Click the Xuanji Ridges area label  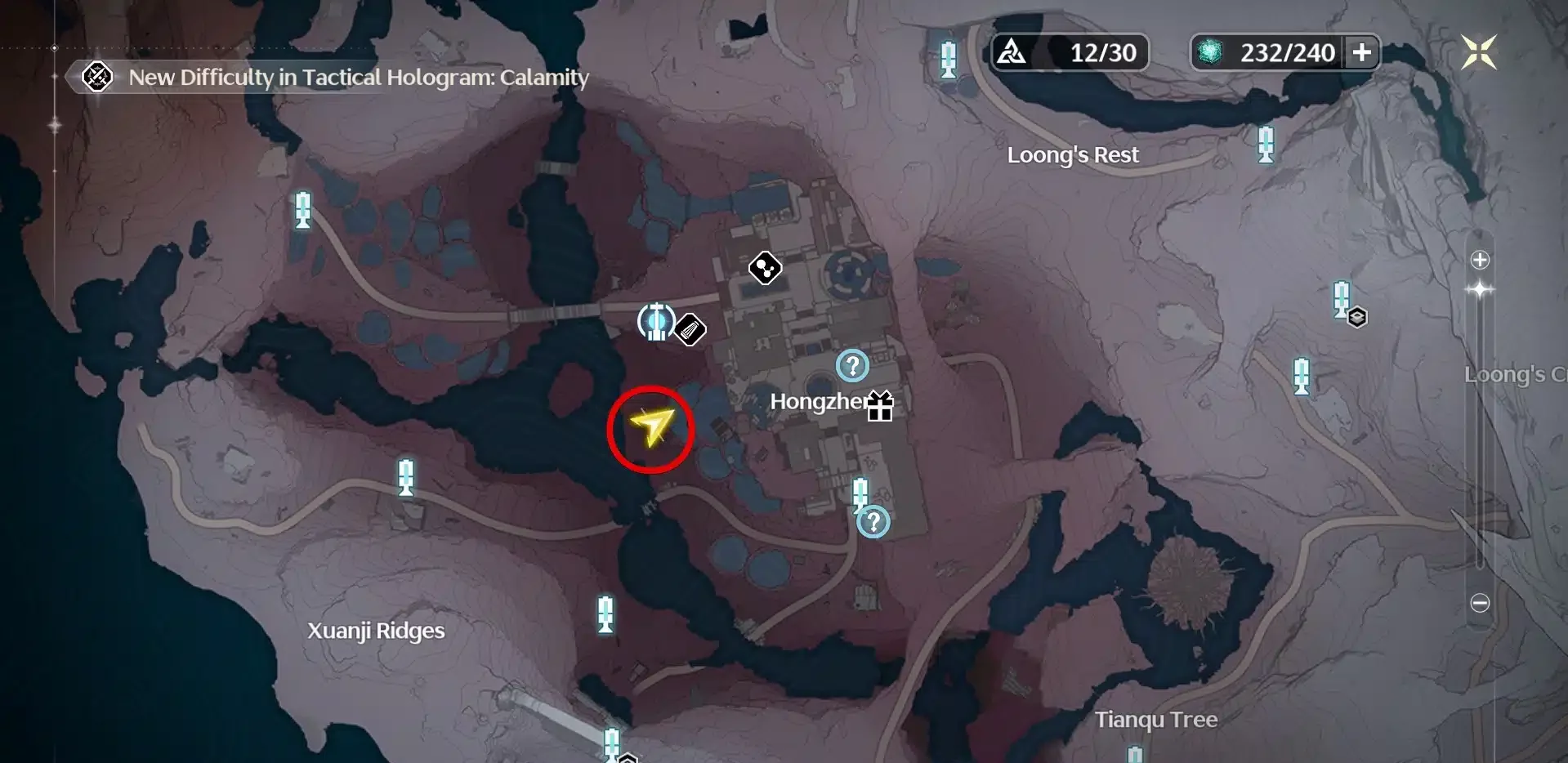point(376,631)
